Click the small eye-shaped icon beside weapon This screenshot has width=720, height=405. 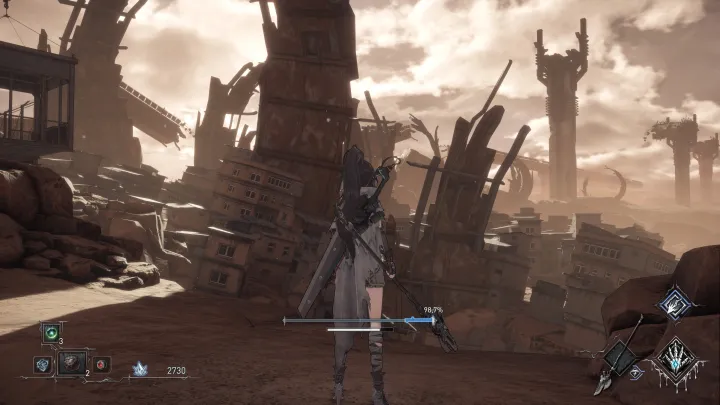[637, 373]
